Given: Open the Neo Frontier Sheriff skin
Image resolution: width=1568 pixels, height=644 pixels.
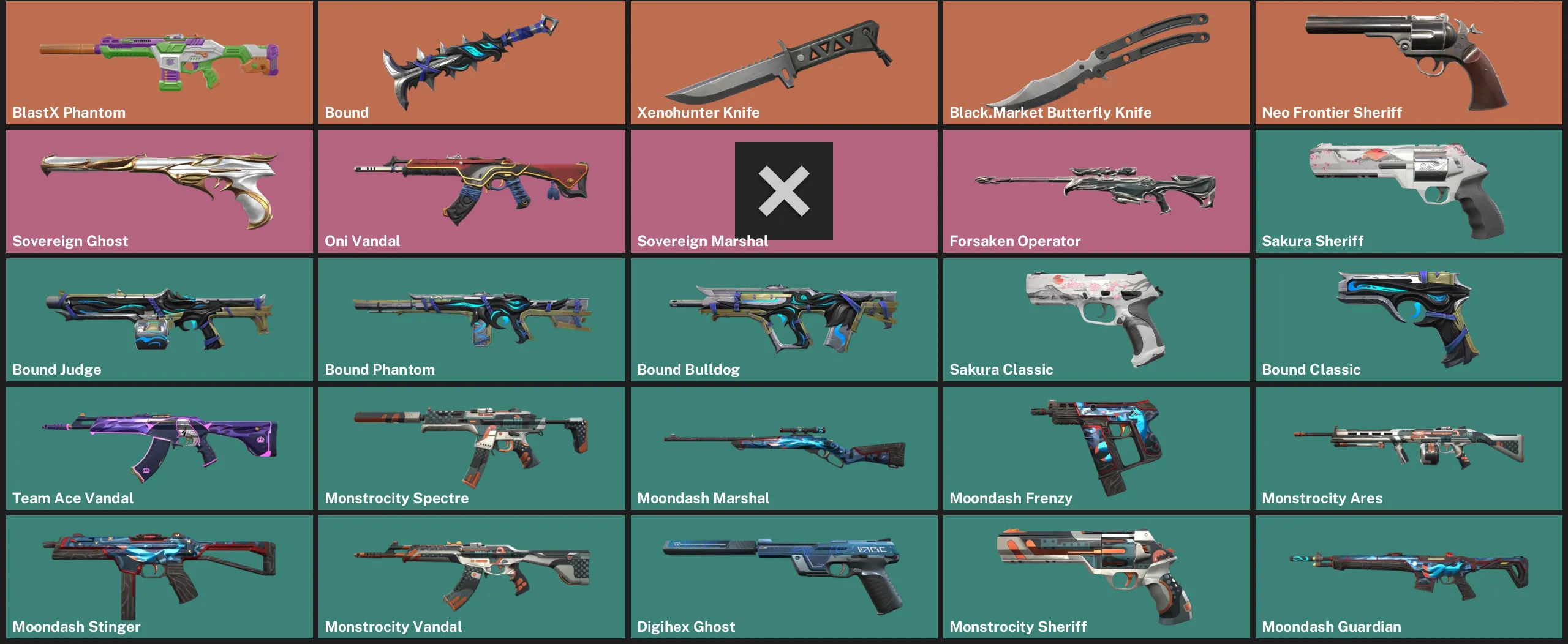Looking at the screenshot, I should [x=1409, y=61].
